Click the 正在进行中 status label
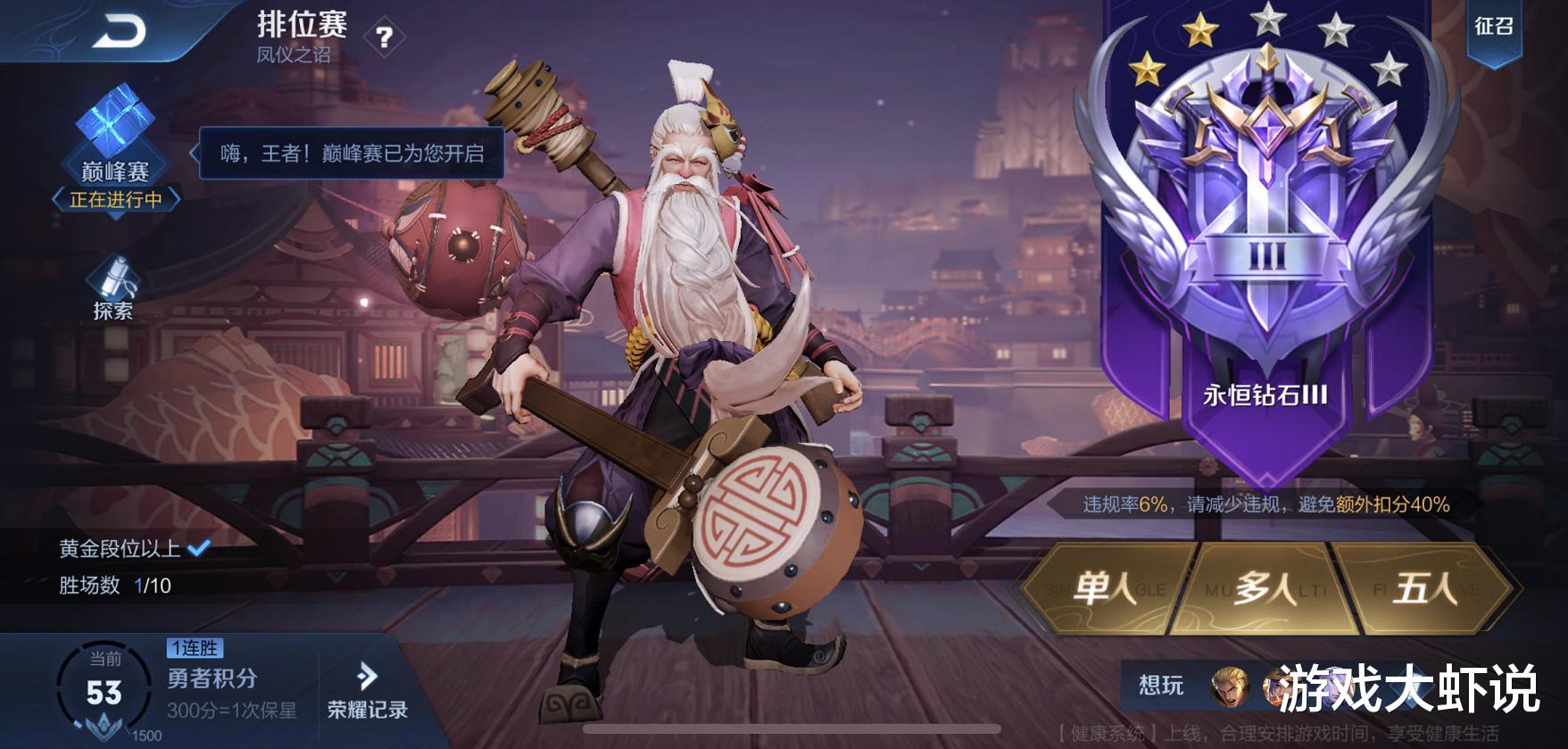The width and height of the screenshot is (1568, 749). point(115,198)
